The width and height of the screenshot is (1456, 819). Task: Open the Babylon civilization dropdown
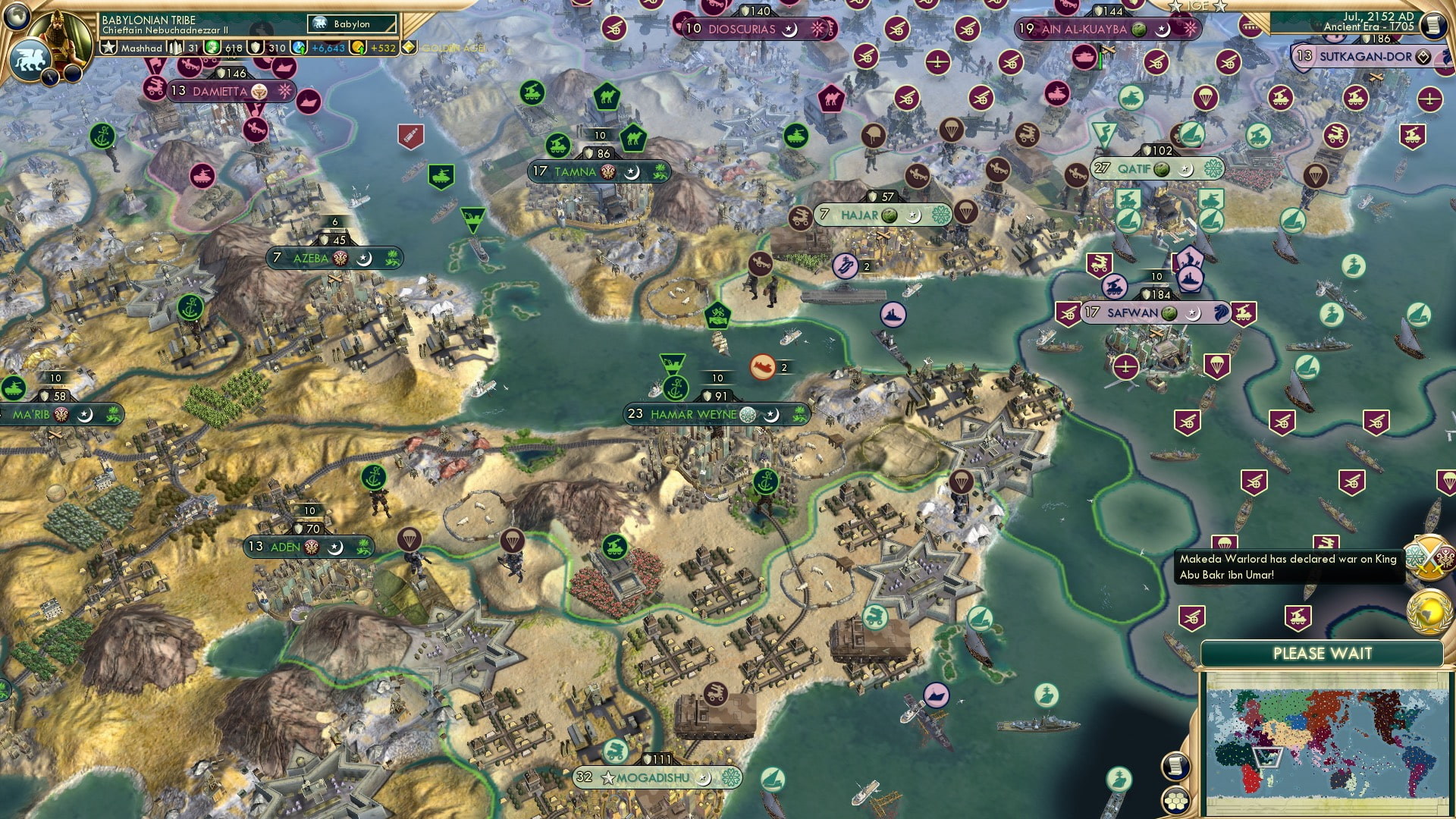pos(350,24)
